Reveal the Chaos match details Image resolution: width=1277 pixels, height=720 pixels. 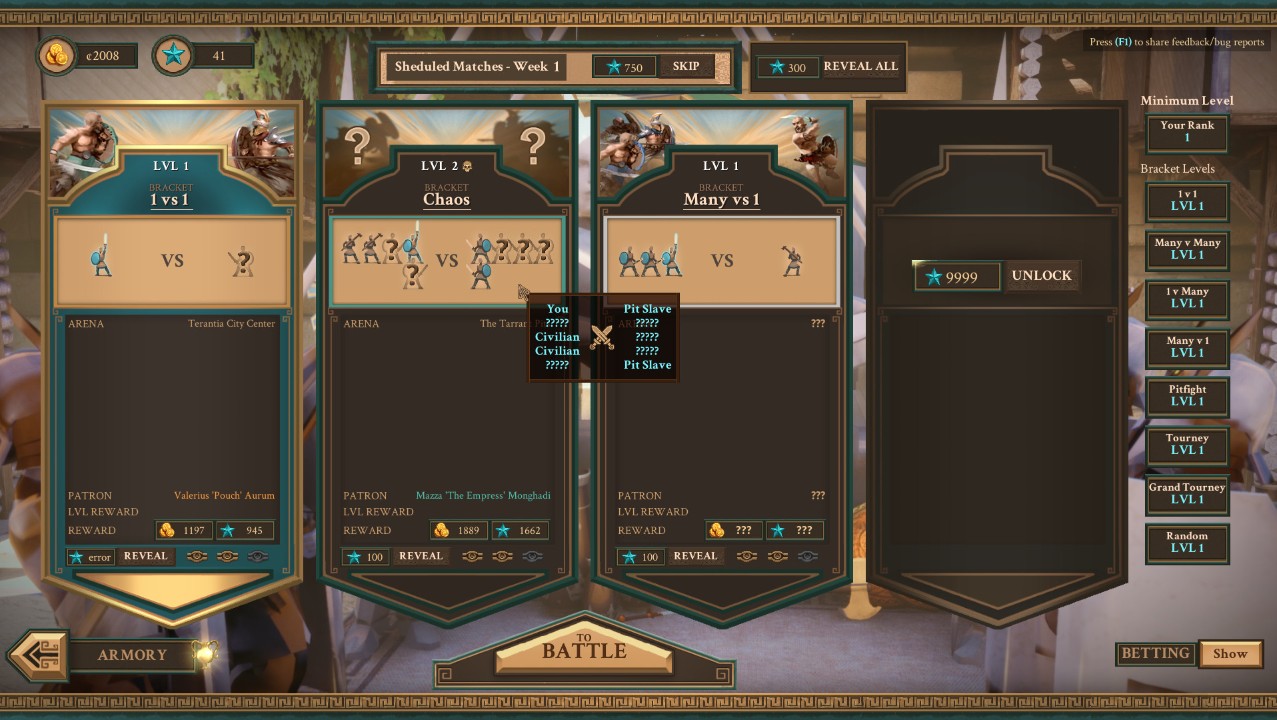click(420, 556)
